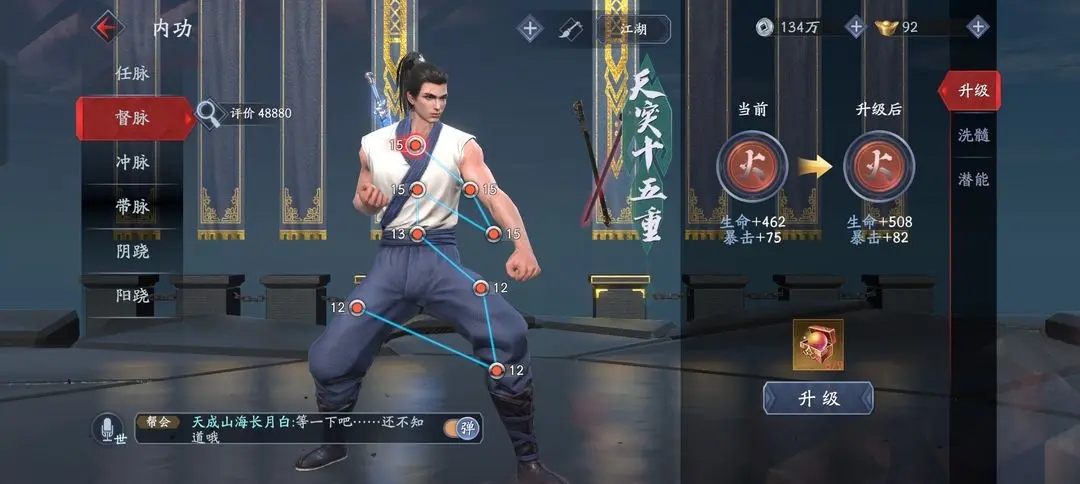Open the 江湖 label button
This screenshot has height=484, width=1080.
633,28
